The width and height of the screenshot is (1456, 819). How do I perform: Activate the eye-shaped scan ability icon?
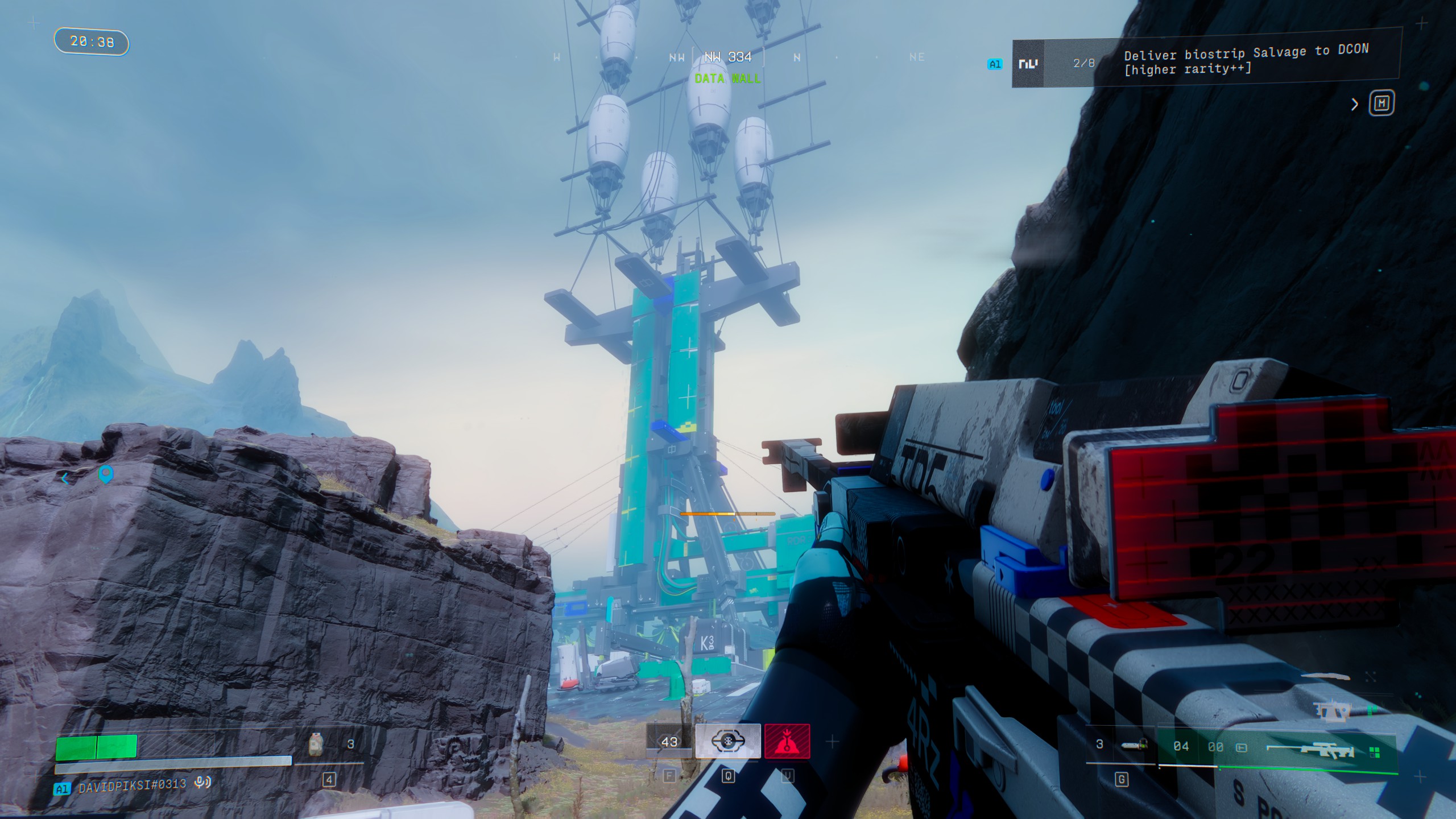728,741
